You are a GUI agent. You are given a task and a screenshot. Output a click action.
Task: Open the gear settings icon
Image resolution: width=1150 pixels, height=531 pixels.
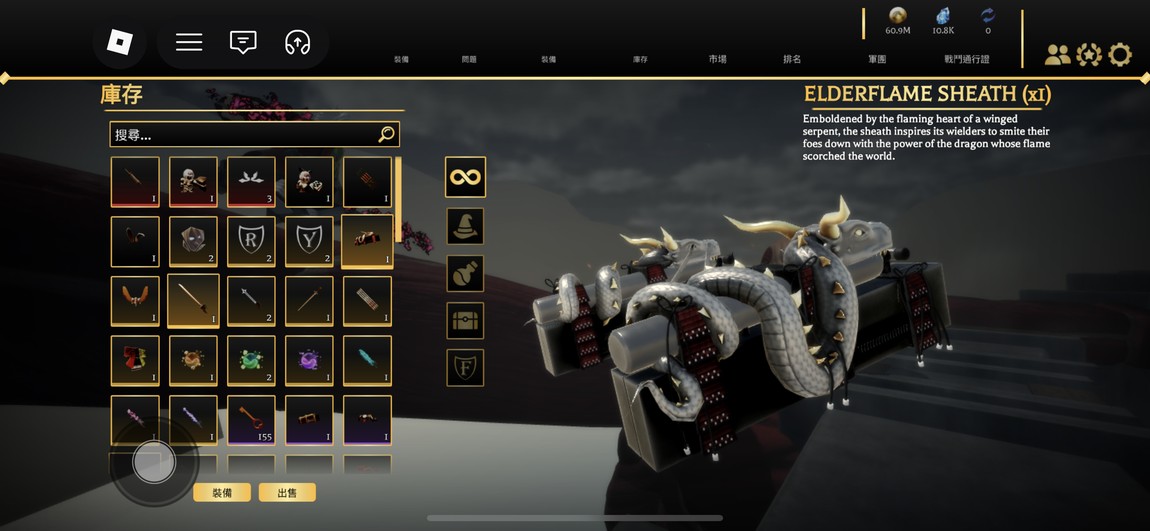click(1120, 55)
